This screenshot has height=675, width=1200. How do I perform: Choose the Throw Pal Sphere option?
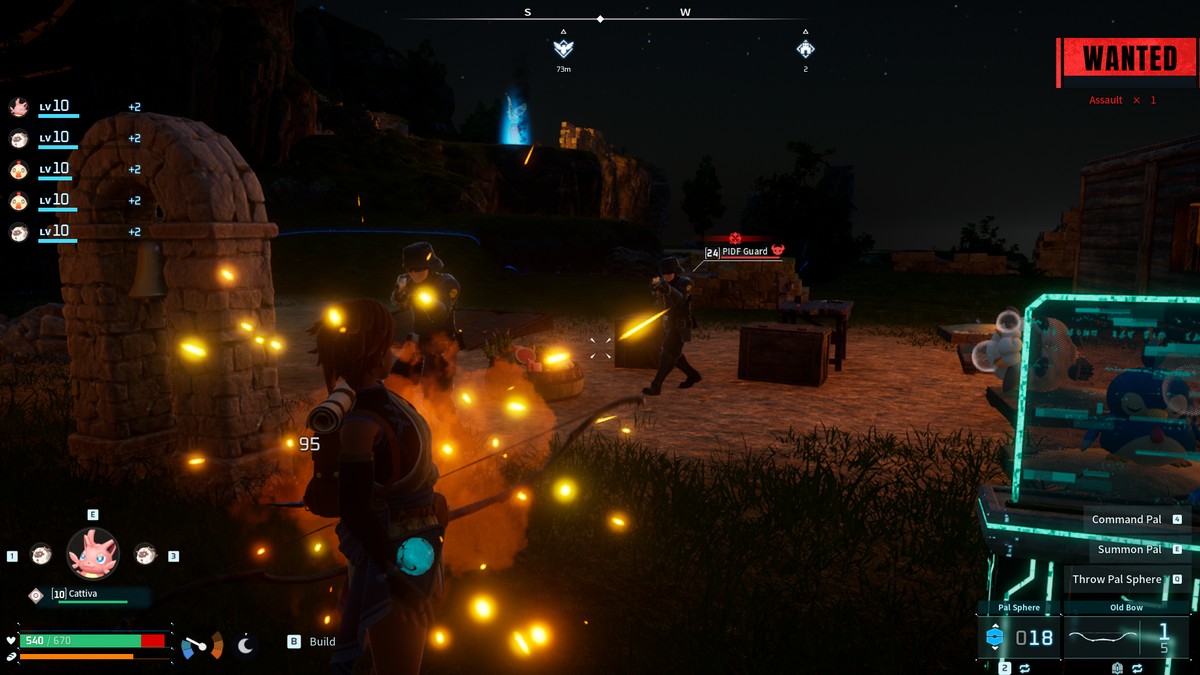[x=1117, y=579]
